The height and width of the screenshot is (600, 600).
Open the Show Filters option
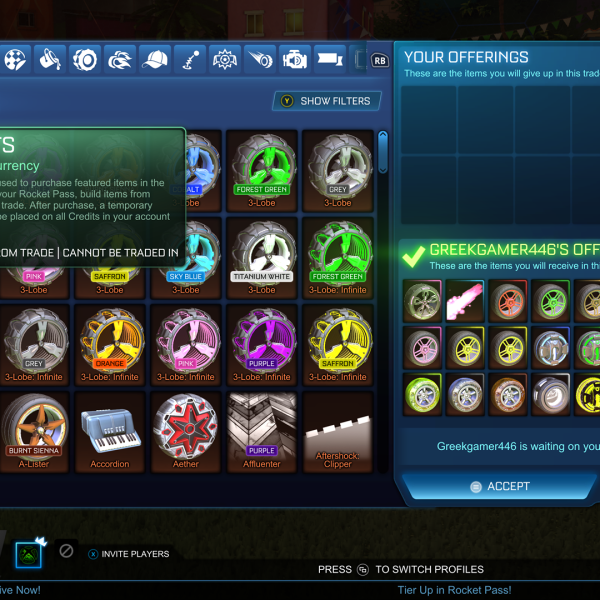point(327,101)
